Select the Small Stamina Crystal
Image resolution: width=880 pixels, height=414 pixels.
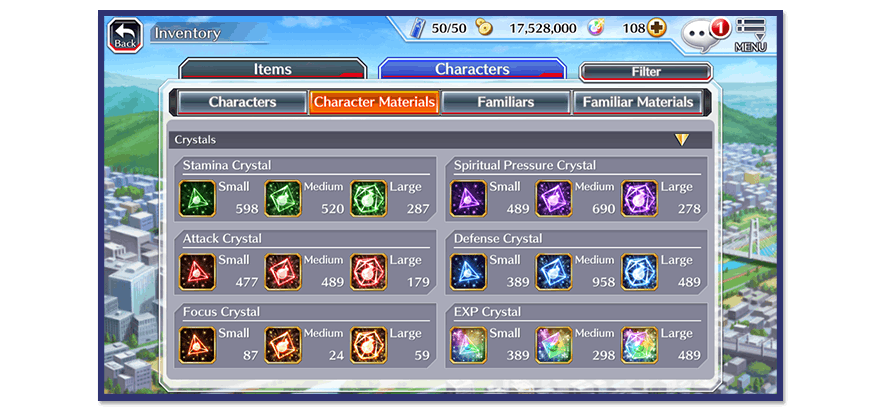(197, 199)
